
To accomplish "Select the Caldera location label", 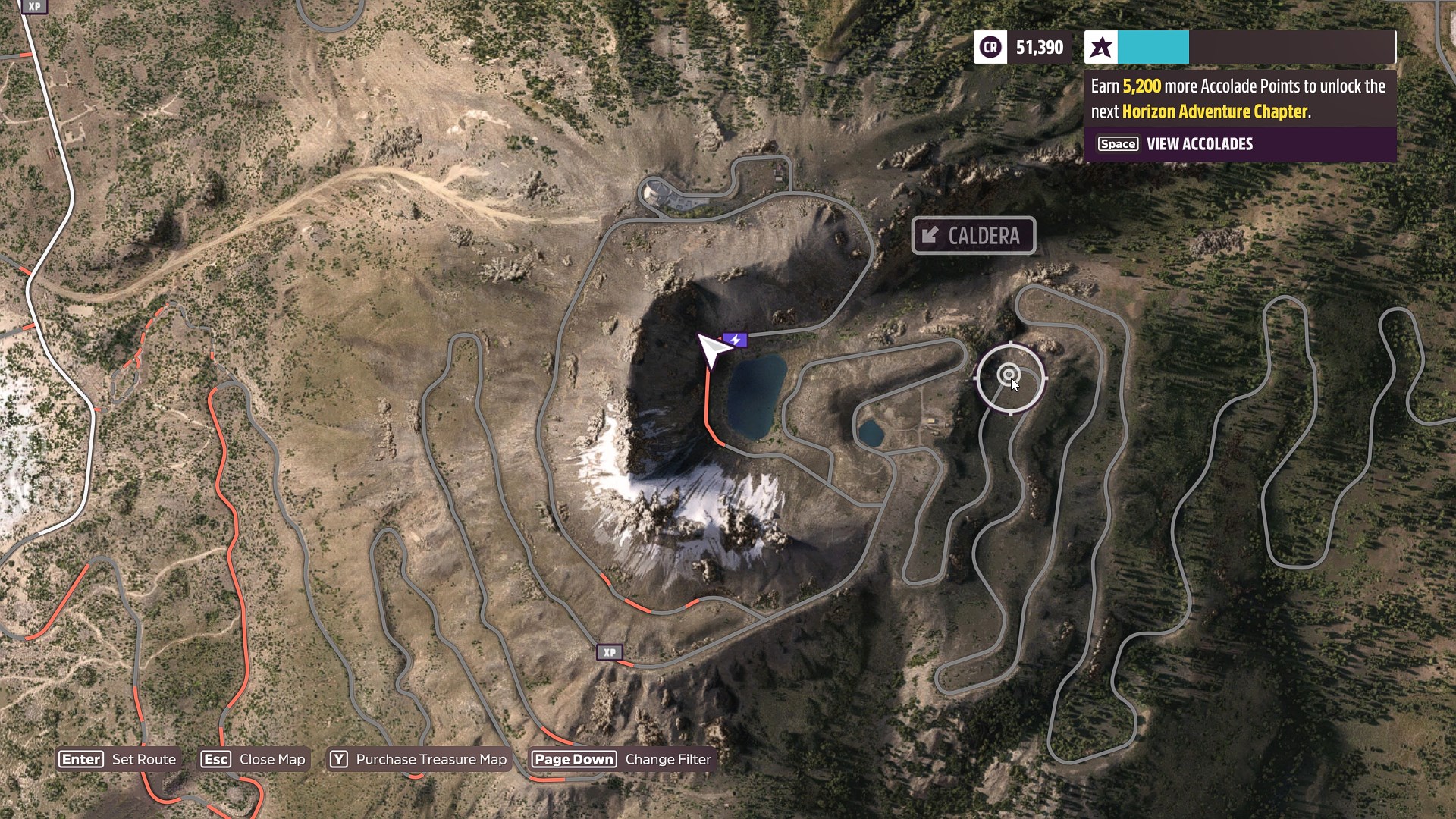I will pyautogui.click(x=974, y=236).
